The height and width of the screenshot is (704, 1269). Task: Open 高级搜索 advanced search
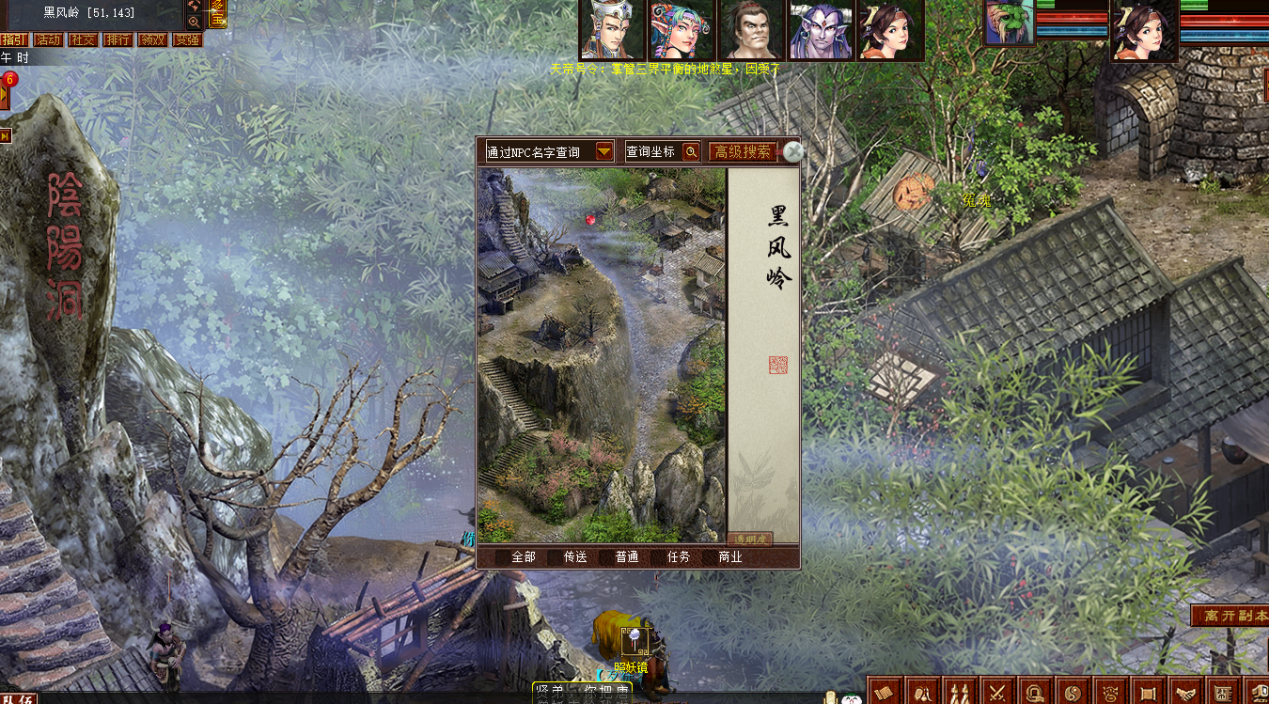click(742, 152)
